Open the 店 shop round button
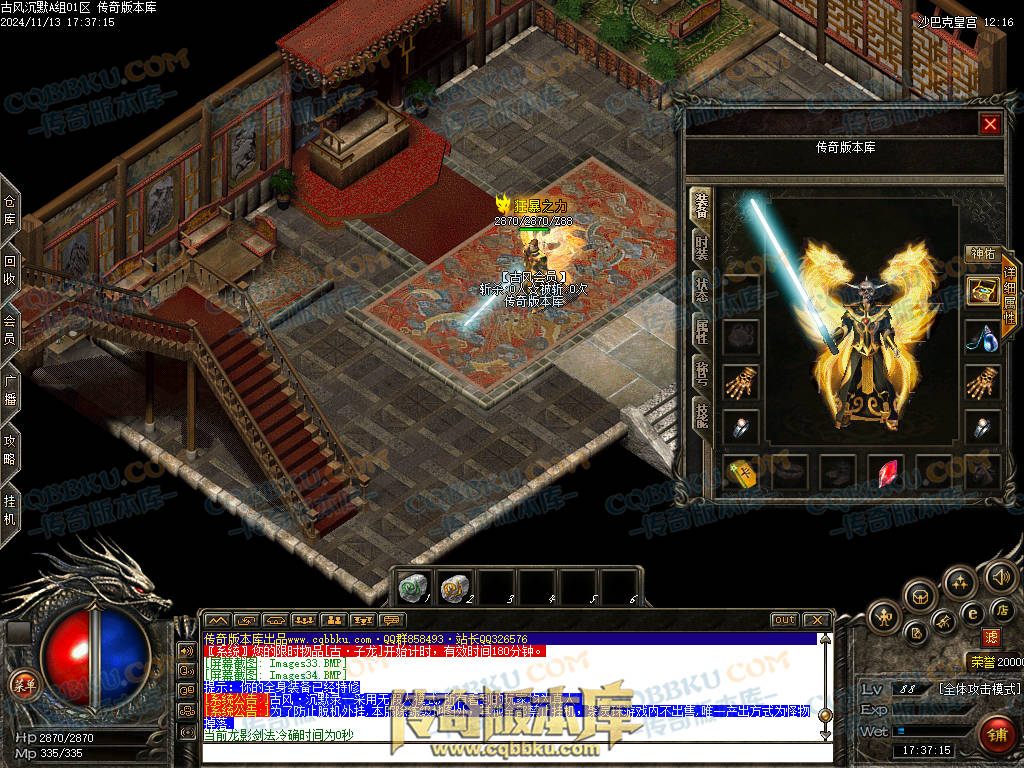The height and width of the screenshot is (768, 1024). click(x=1001, y=610)
